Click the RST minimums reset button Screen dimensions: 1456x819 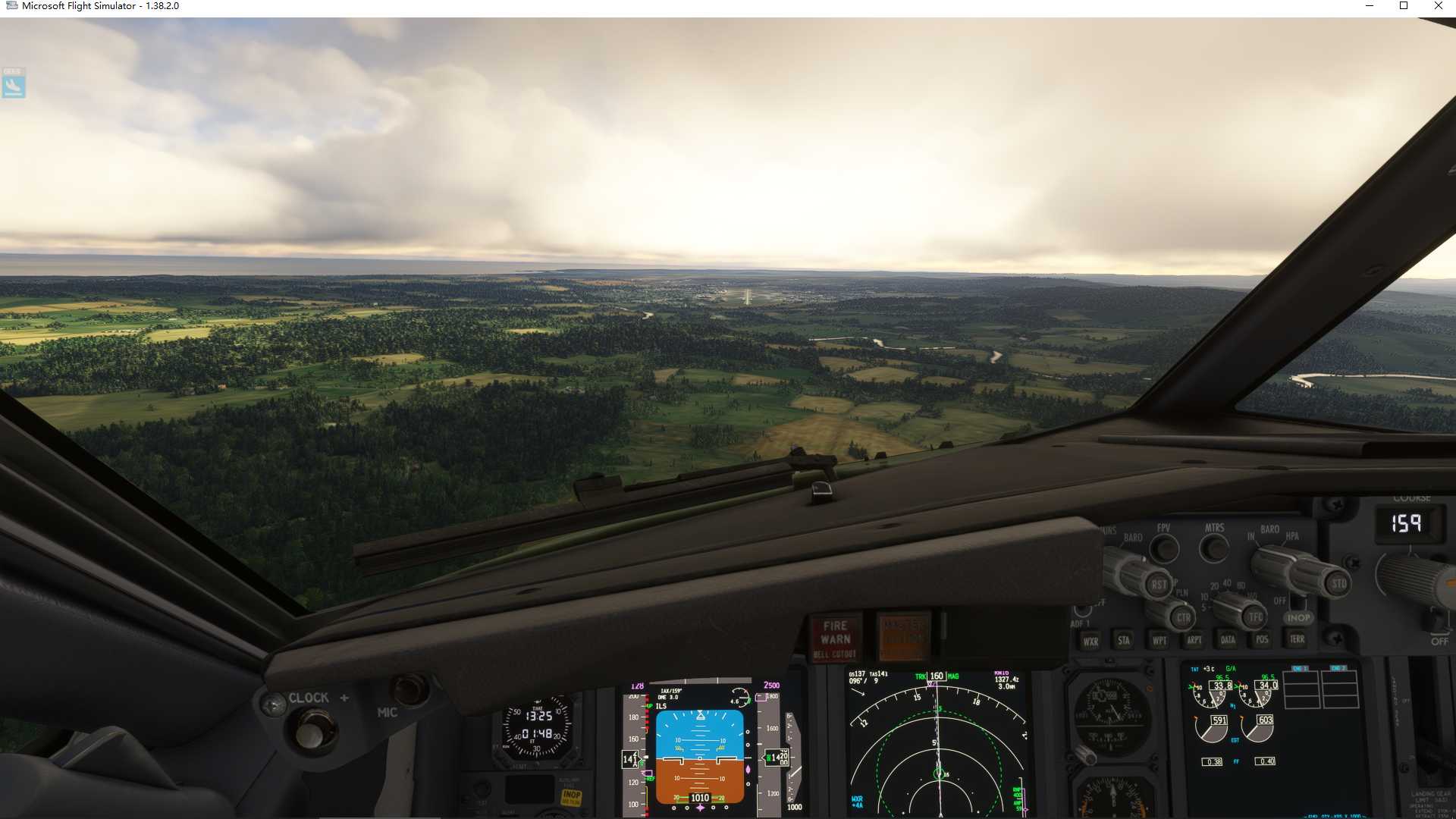coord(1159,585)
